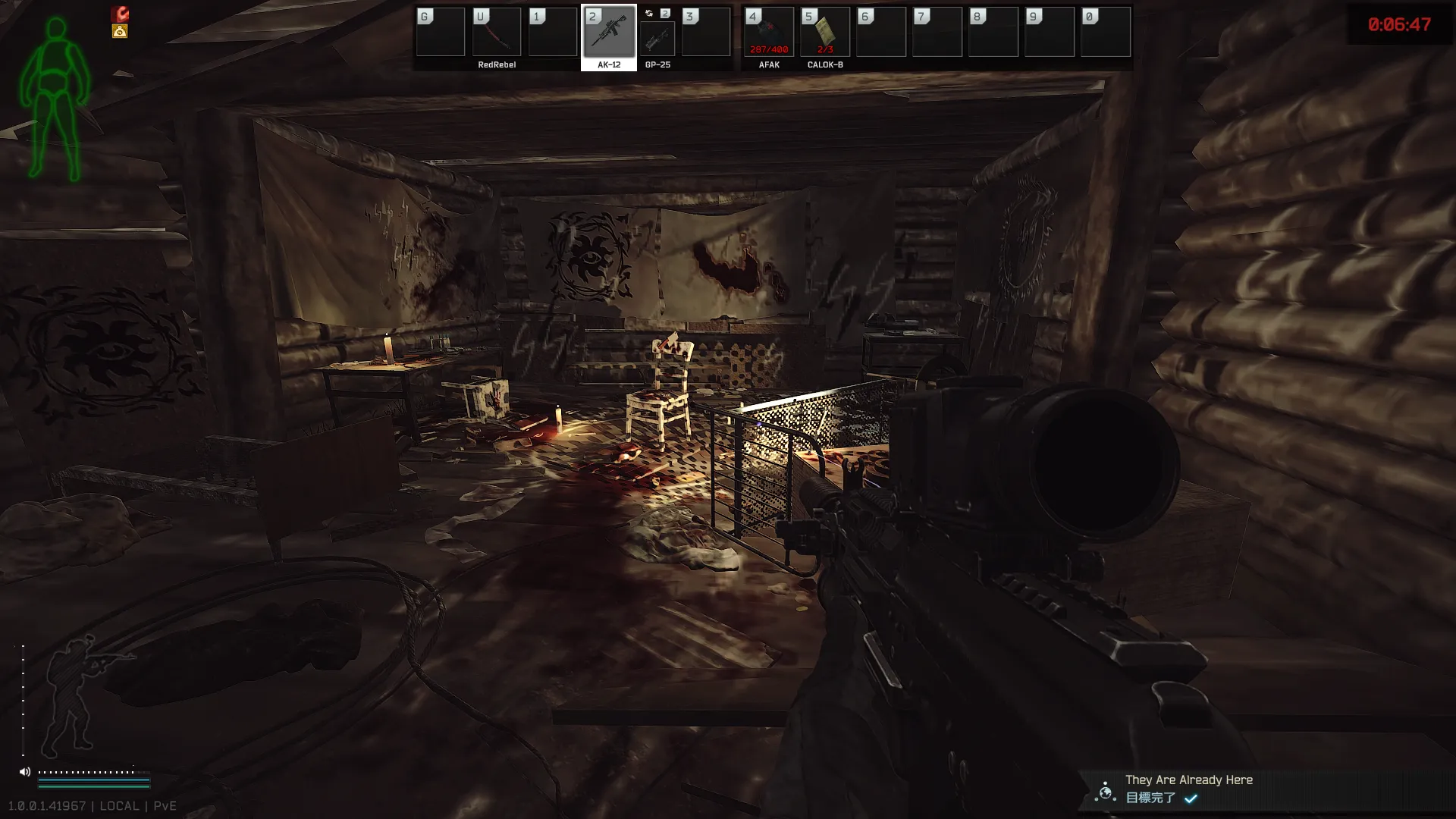The width and height of the screenshot is (1456, 819).
Task: Click the yellow weight status icon
Action: point(120,31)
